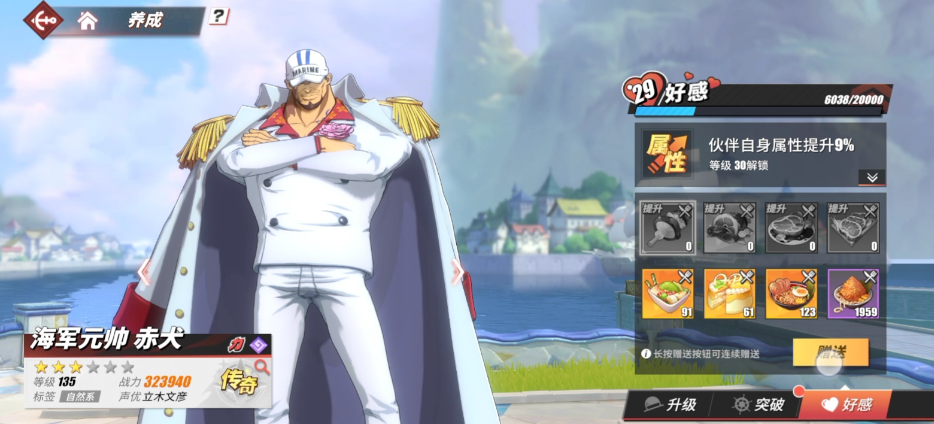Viewport: 934px width, 424px height.
Task: Select the grey meat skewer gift slot
Action: click(x=667, y=228)
